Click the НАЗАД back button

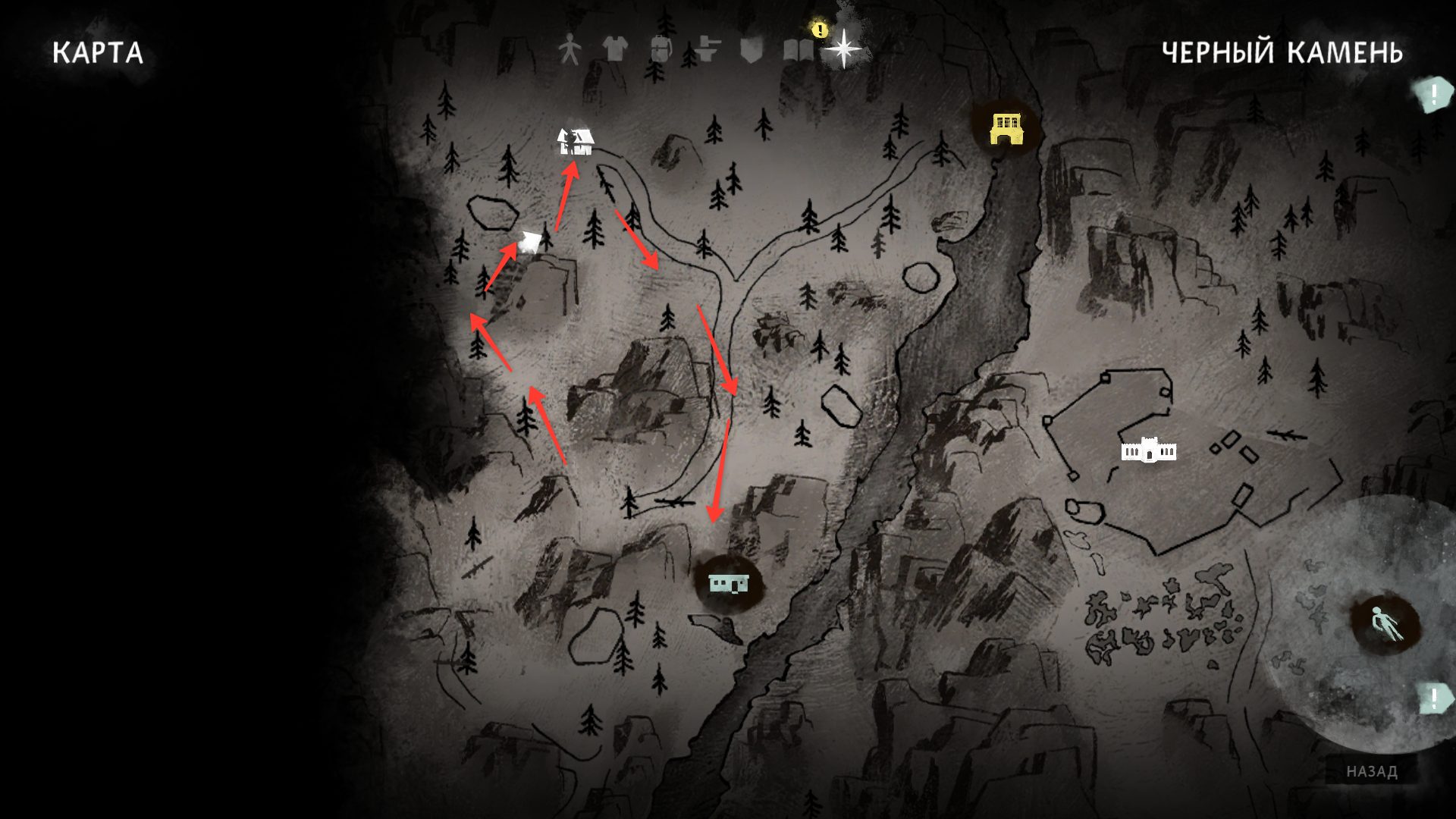[x=1372, y=771]
